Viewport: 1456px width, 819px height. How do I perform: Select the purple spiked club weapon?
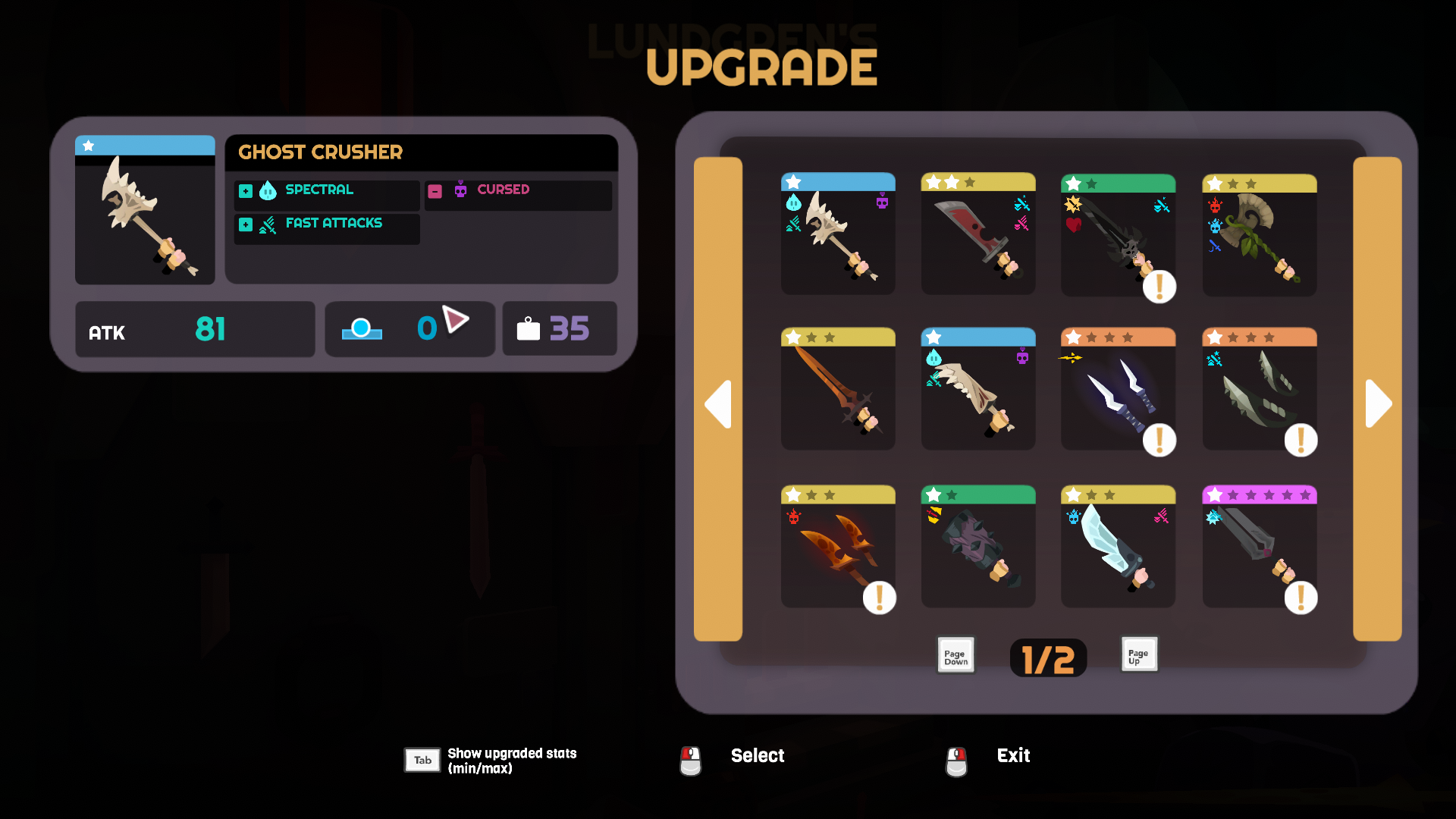978,548
